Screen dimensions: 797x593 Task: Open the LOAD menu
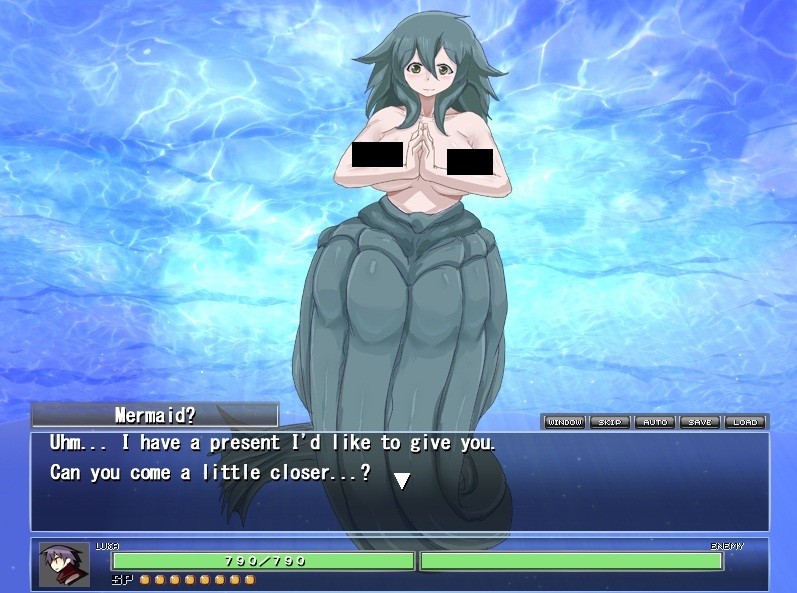[x=745, y=422]
